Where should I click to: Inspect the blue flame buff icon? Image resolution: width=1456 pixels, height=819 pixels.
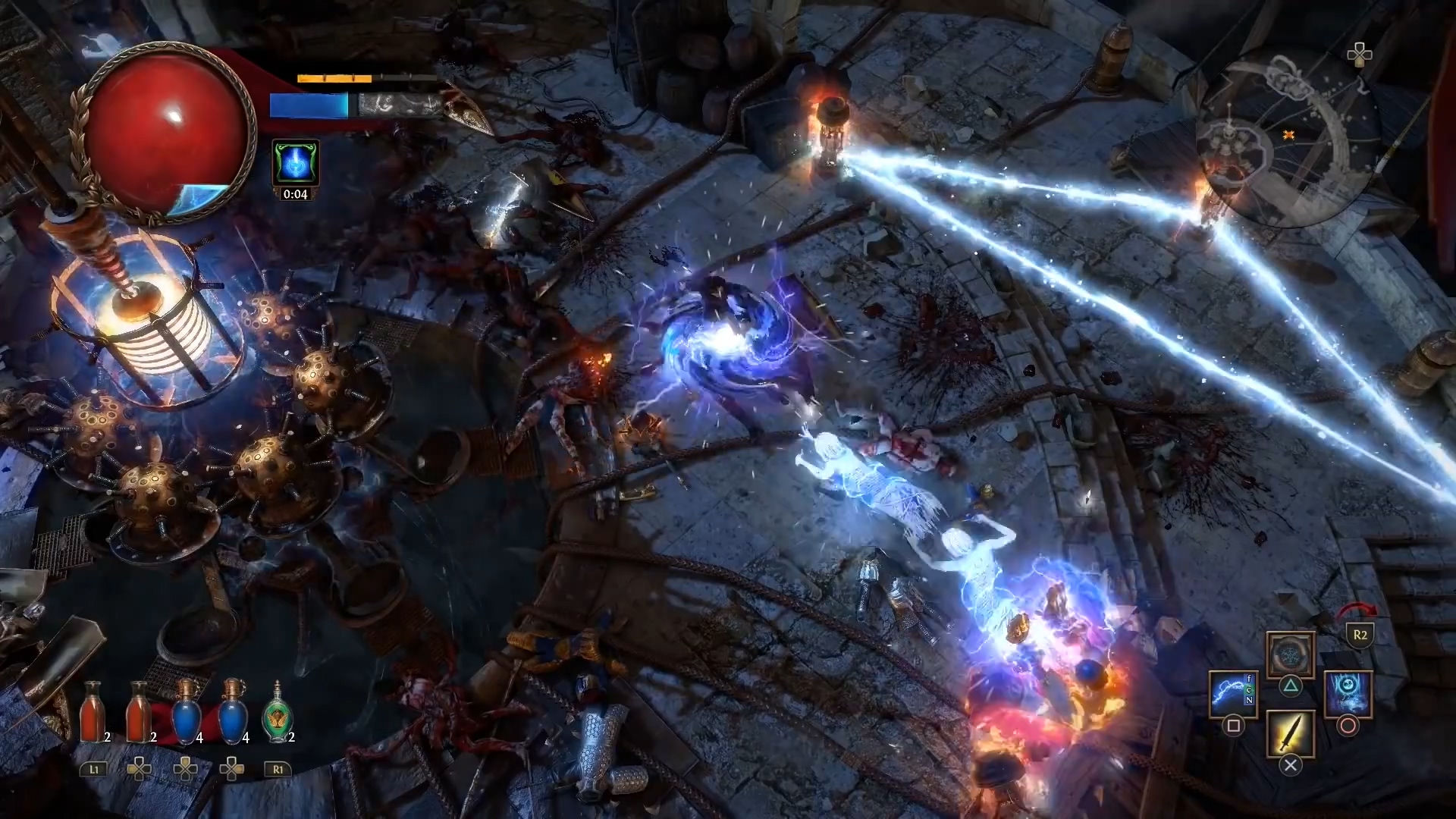(x=295, y=162)
